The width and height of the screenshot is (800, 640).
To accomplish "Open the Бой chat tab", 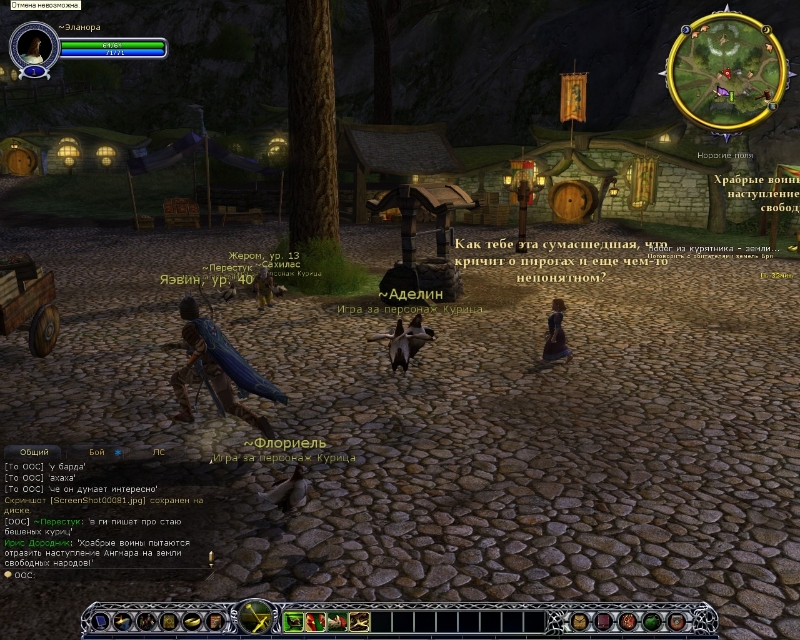I will pyautogui.click(x=96, y=452).
